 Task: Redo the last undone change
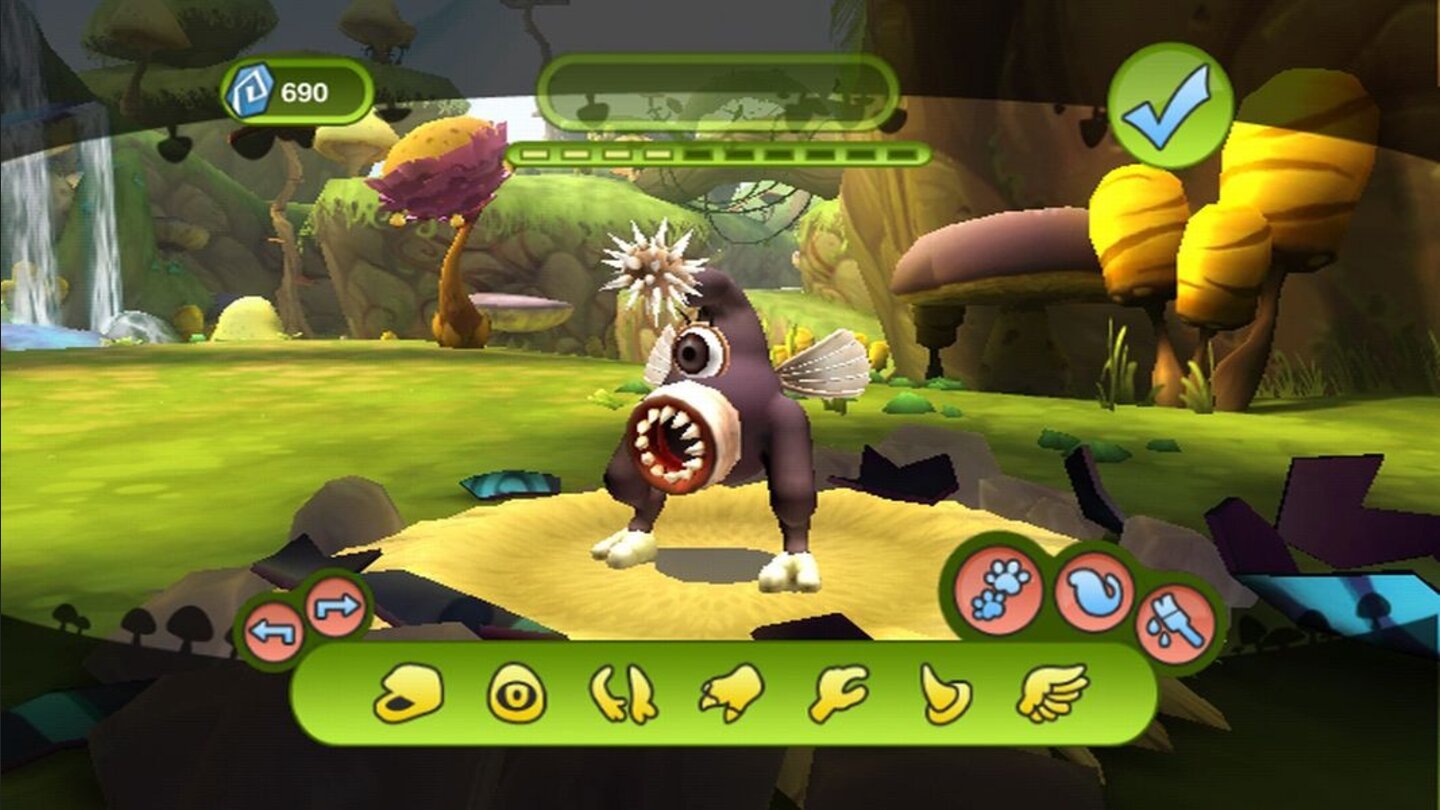pos(336,604)
